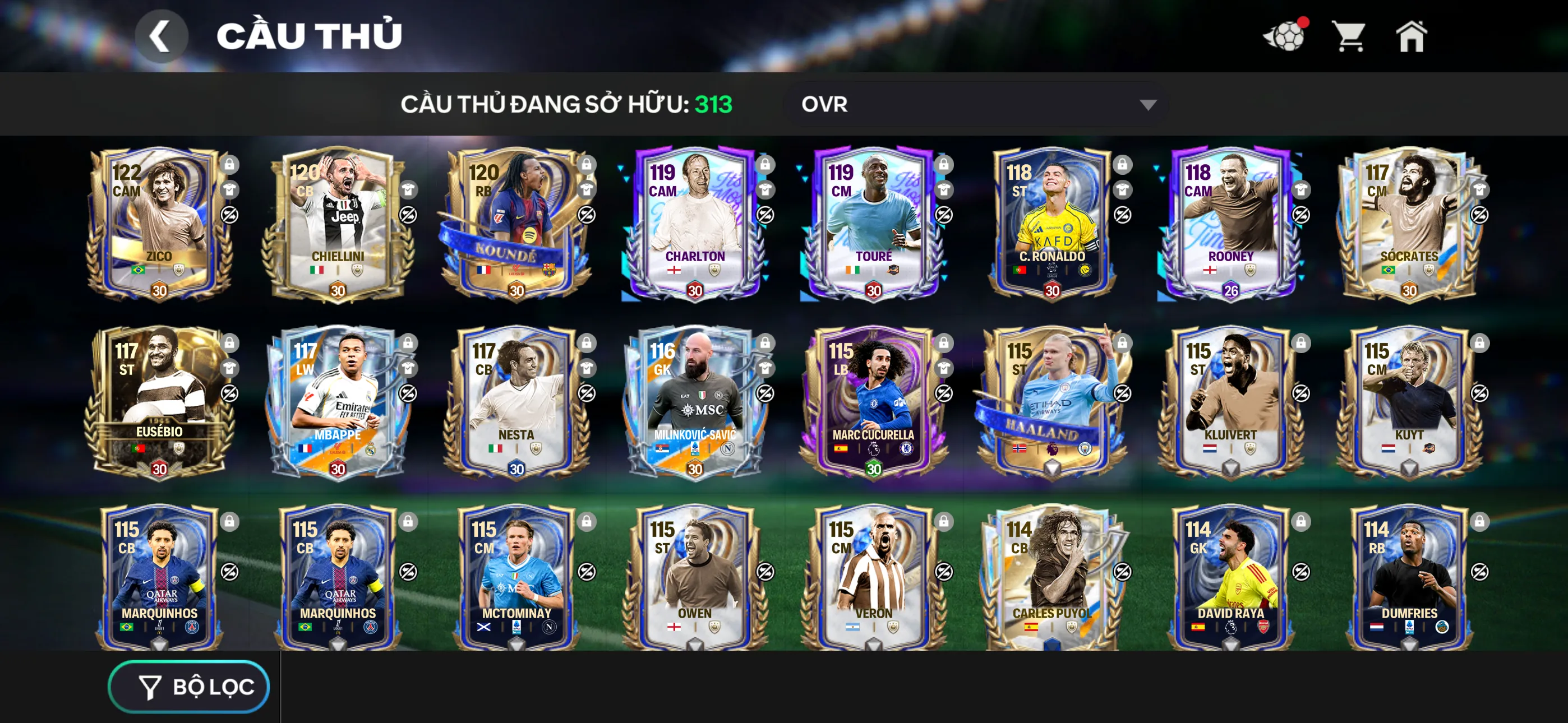Click the lock icon on Koundé's card
Viewport: 1568px width, 723px height.
pos(585,165)
